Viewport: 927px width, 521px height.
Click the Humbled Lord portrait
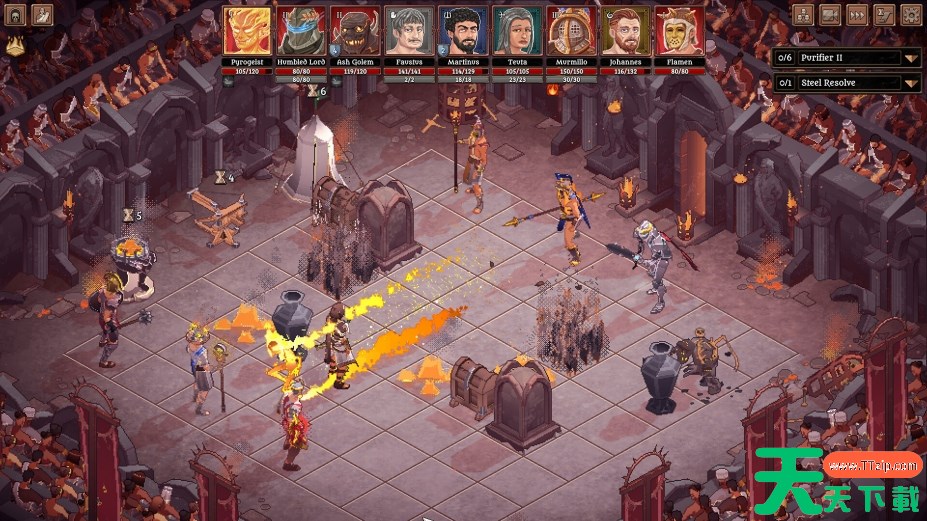pos(300,31)
